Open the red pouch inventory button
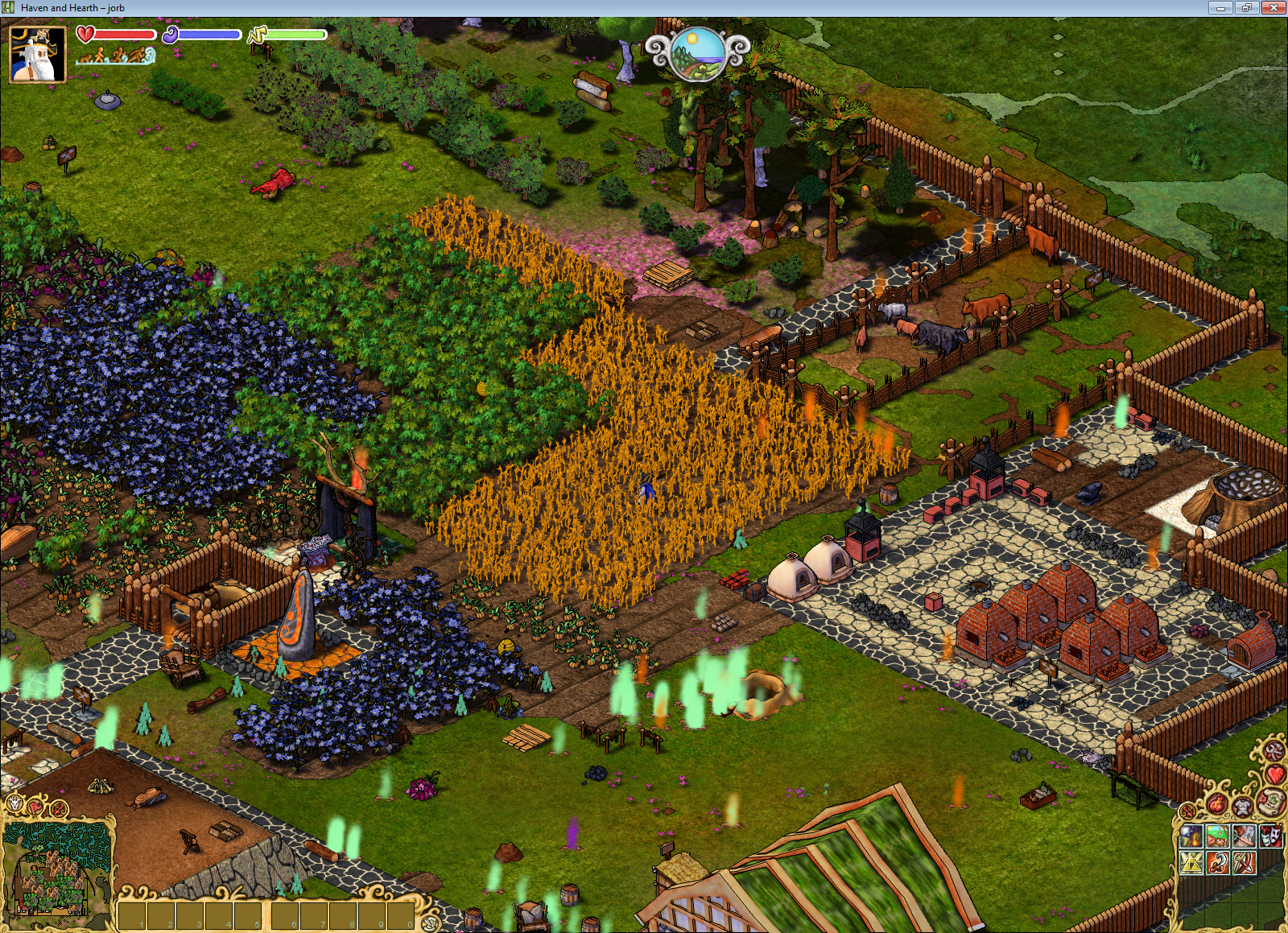1288x933 pixels. coord(1216,803)
